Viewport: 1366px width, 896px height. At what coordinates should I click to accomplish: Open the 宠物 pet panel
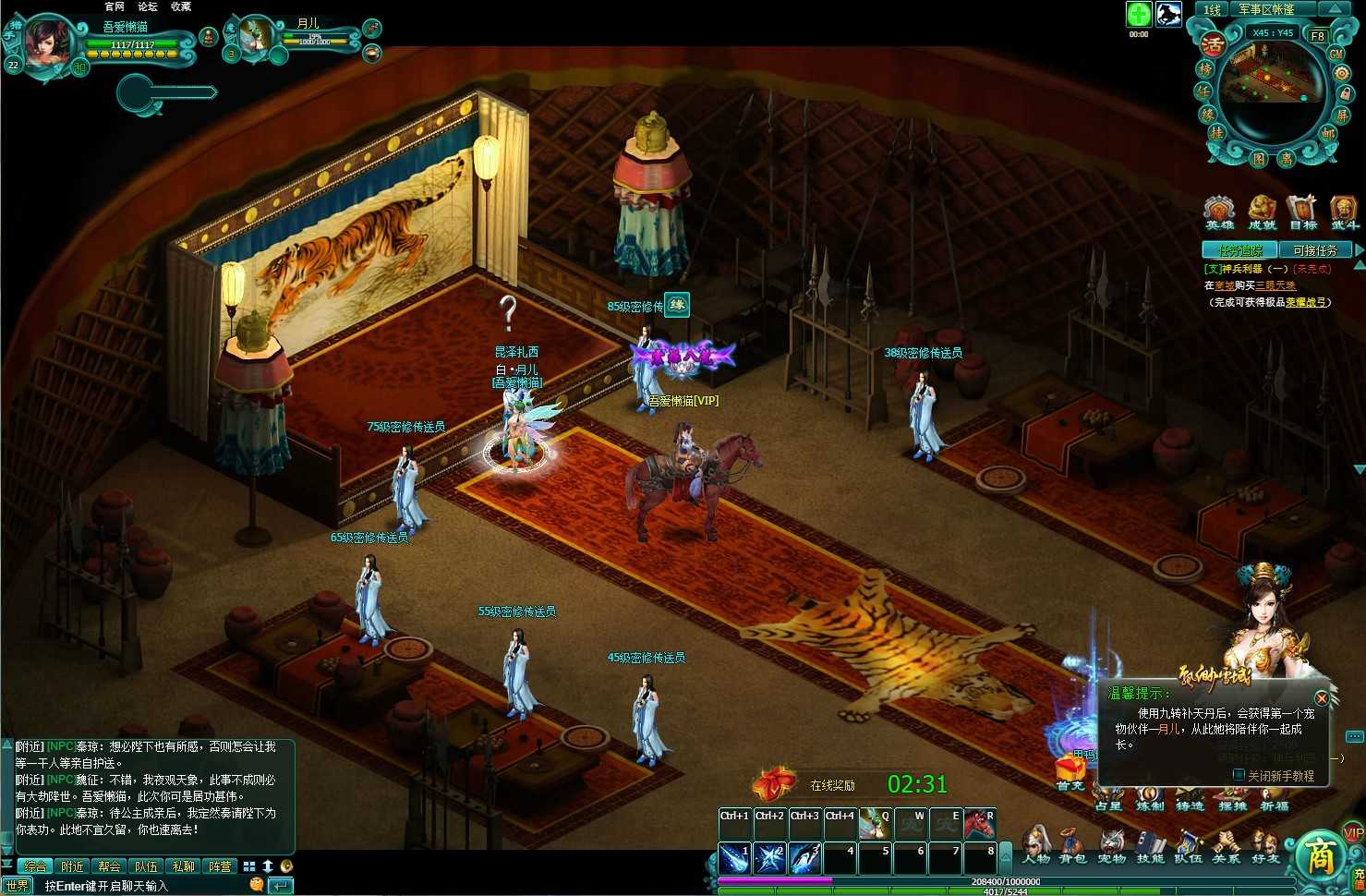1111,845
